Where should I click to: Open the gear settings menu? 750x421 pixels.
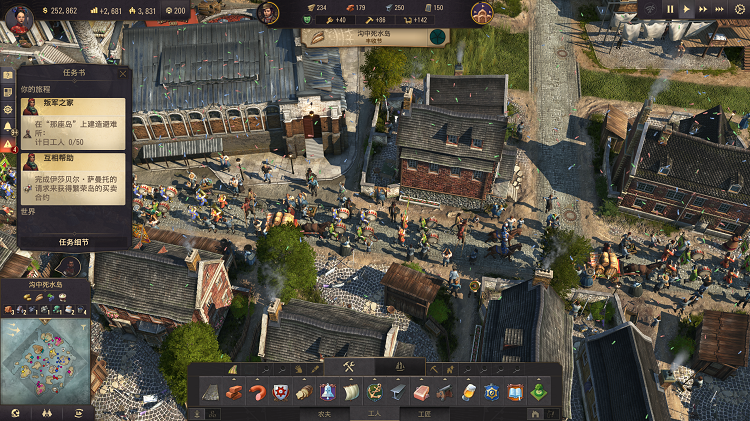coord(740,9)
